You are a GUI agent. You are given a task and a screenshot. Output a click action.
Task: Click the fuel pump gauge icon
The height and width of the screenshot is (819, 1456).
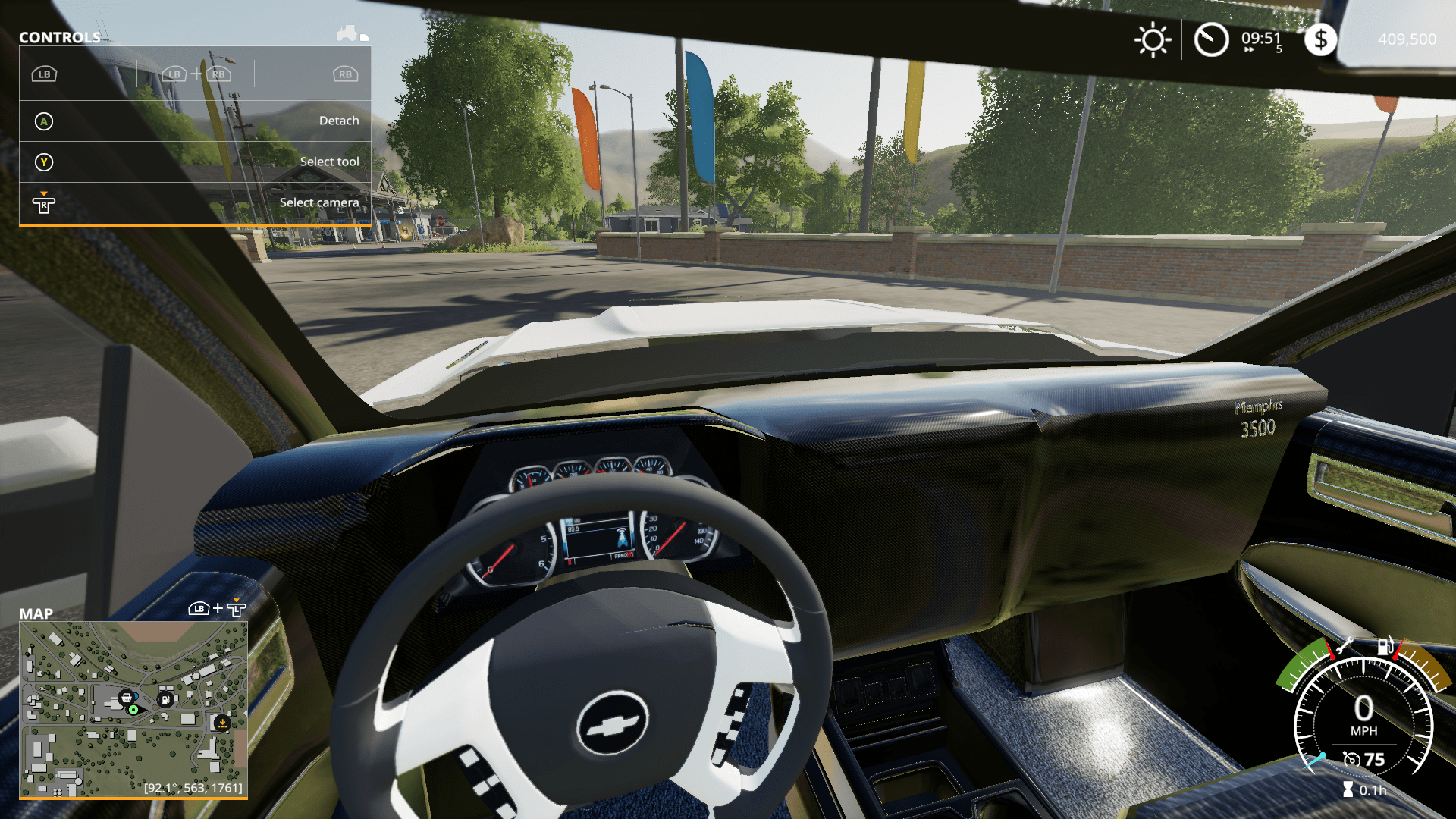1385,646
